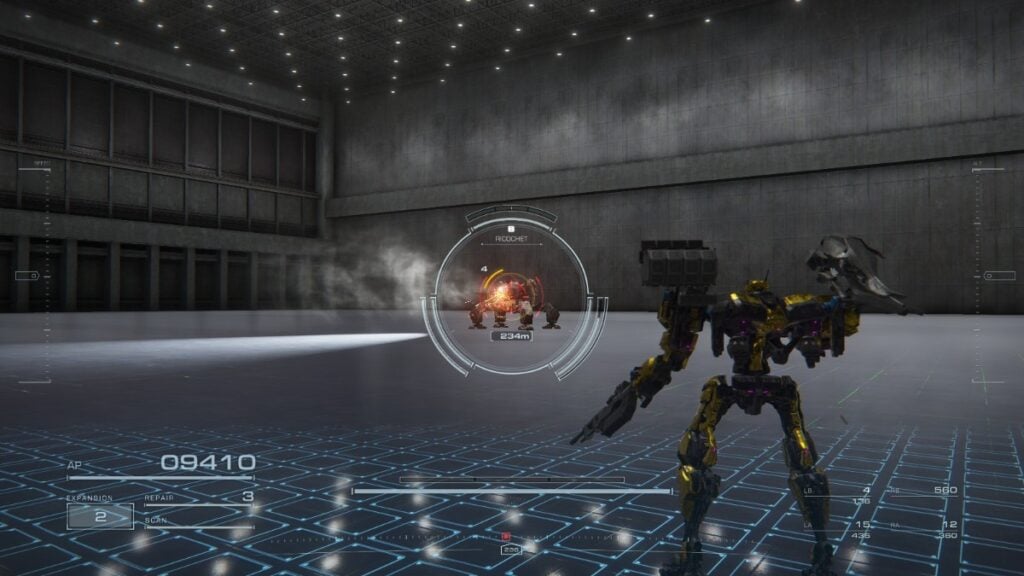Activate the Expansion slot box

[100, 516]
